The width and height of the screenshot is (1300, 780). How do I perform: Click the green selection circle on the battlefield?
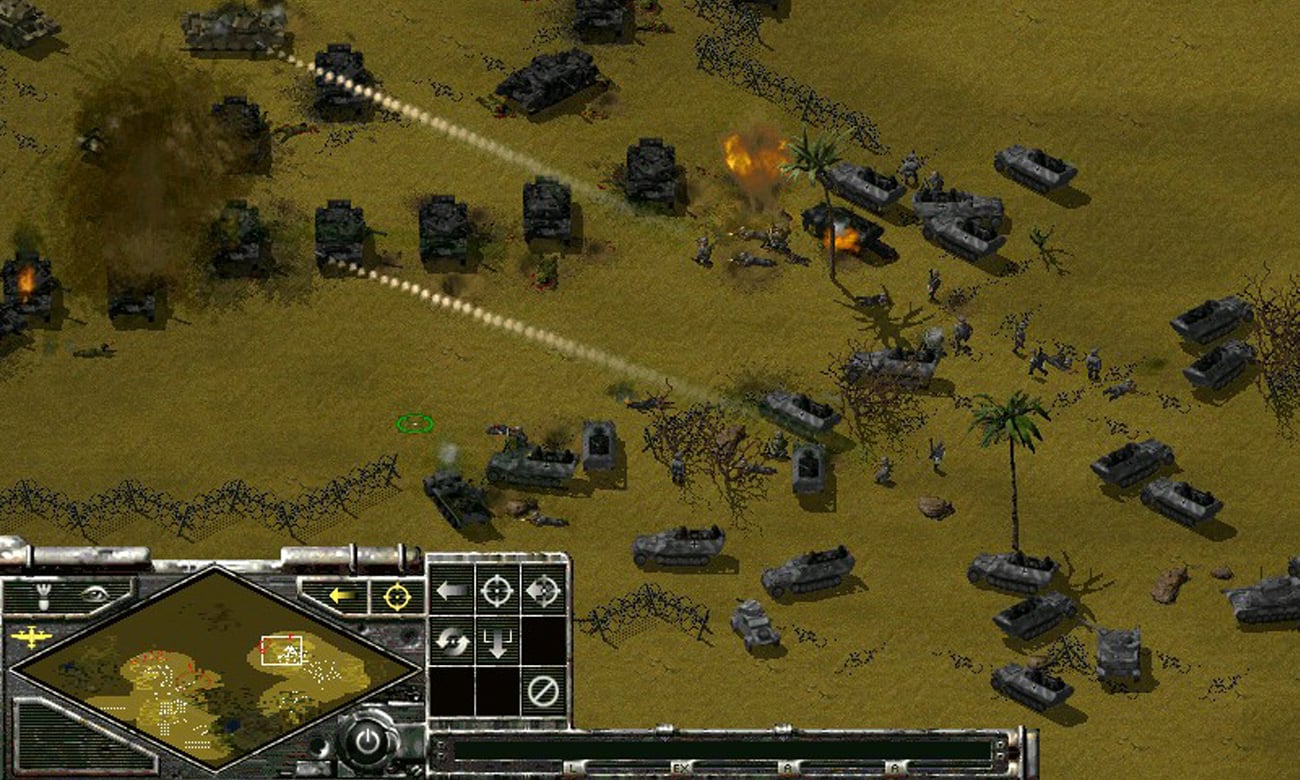[416, 424]
